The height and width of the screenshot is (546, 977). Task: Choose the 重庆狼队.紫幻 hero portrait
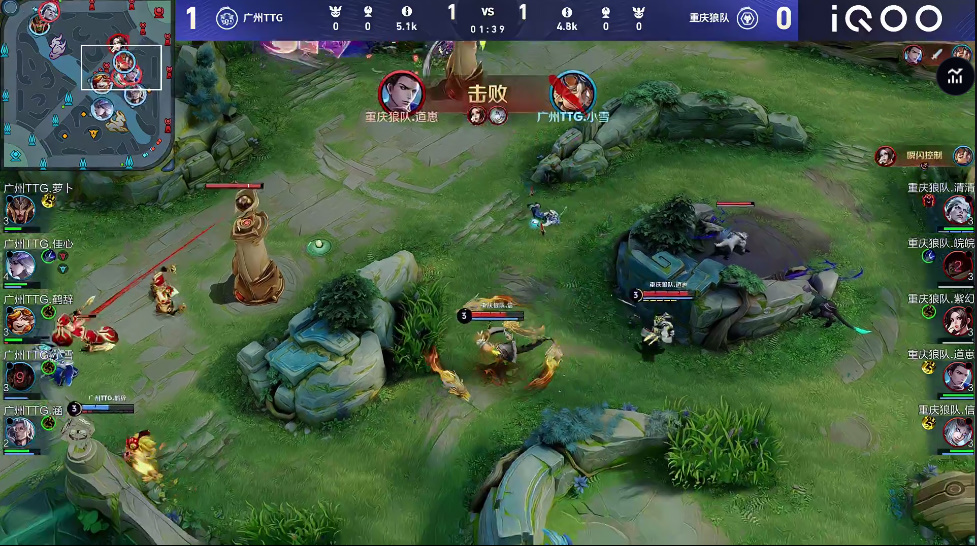pos(957,320)
